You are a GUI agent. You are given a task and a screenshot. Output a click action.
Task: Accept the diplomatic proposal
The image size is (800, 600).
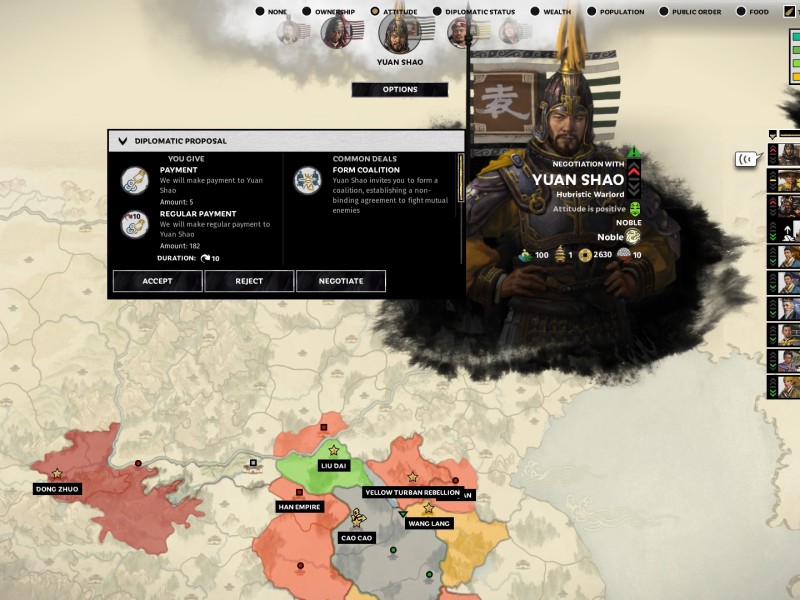(157, 281)
